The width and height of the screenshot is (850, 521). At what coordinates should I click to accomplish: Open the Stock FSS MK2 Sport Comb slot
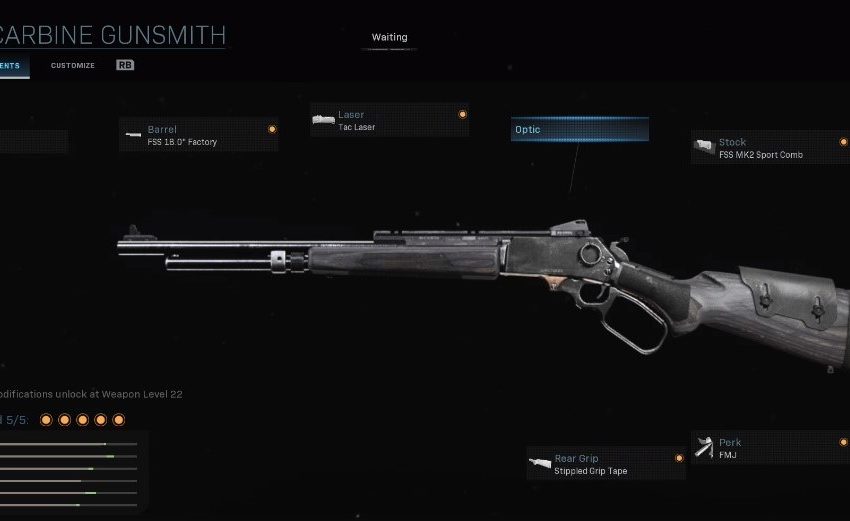tap(768, 149)
